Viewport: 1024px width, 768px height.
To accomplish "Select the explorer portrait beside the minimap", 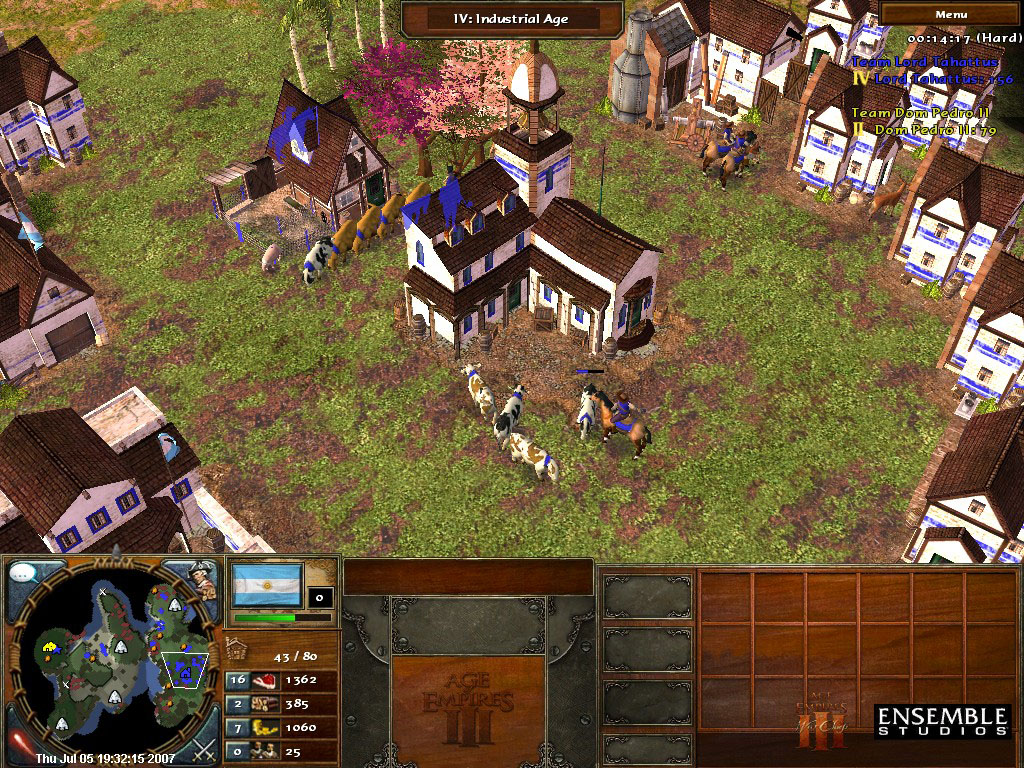I will 203,580.
